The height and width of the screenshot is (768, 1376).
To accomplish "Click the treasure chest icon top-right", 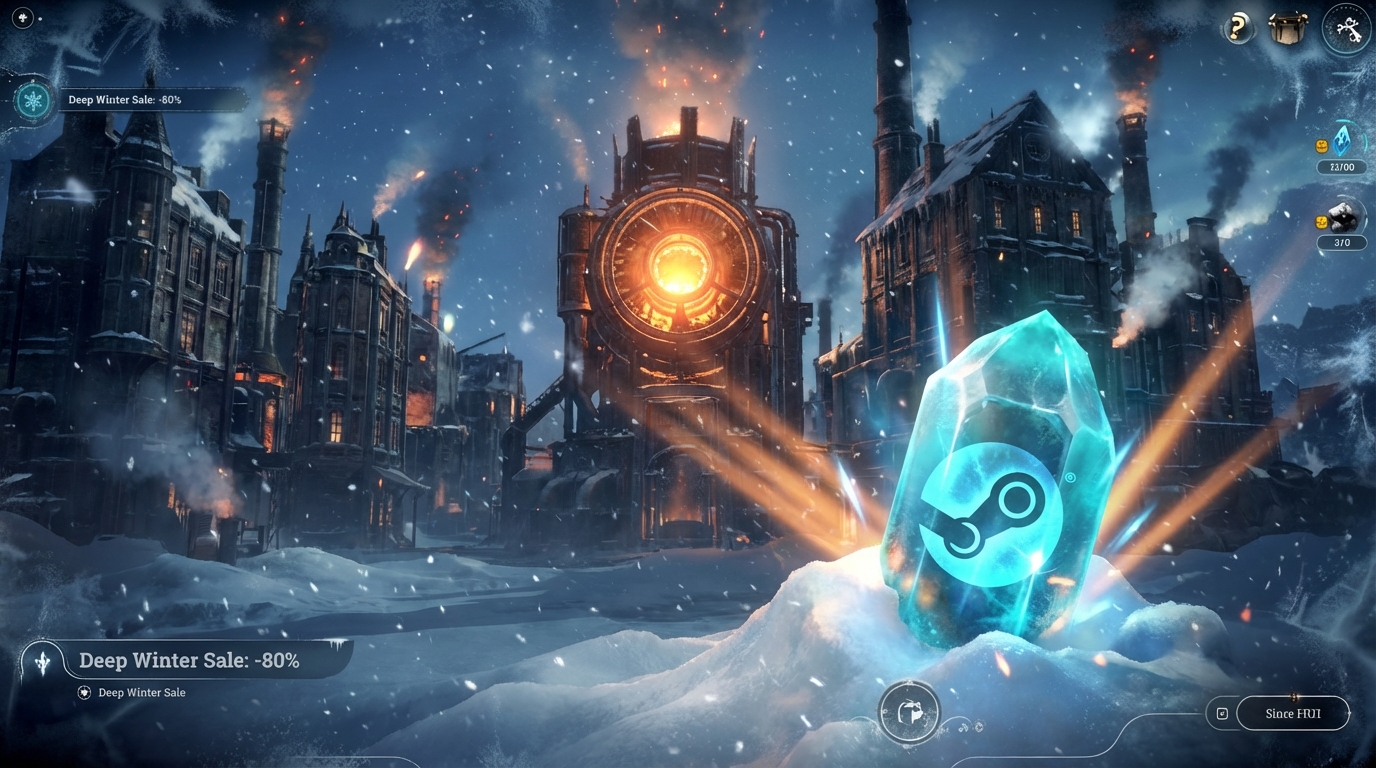I will tap(1288, 27).
